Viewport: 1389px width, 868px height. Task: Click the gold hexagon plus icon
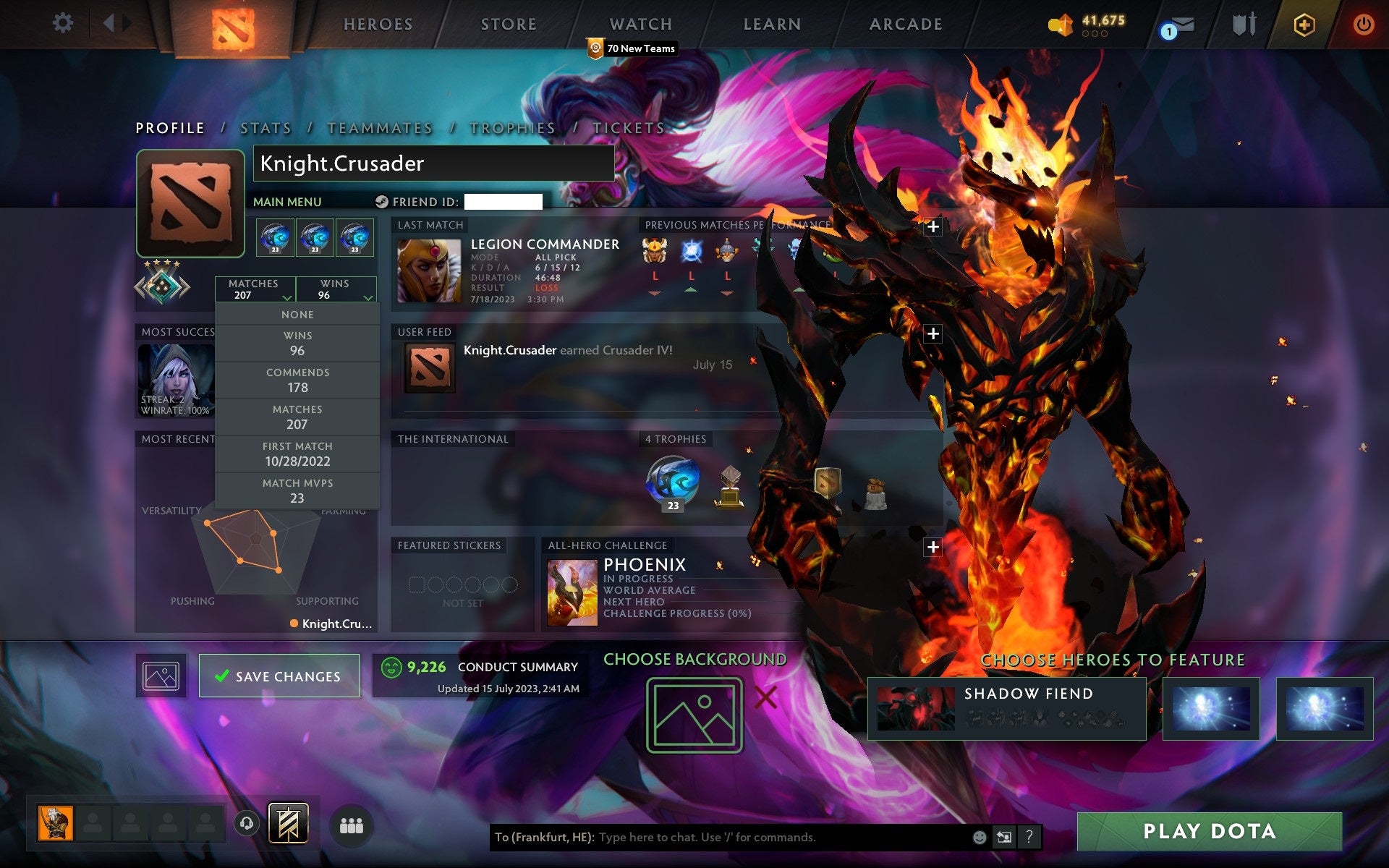[1302, 23]
